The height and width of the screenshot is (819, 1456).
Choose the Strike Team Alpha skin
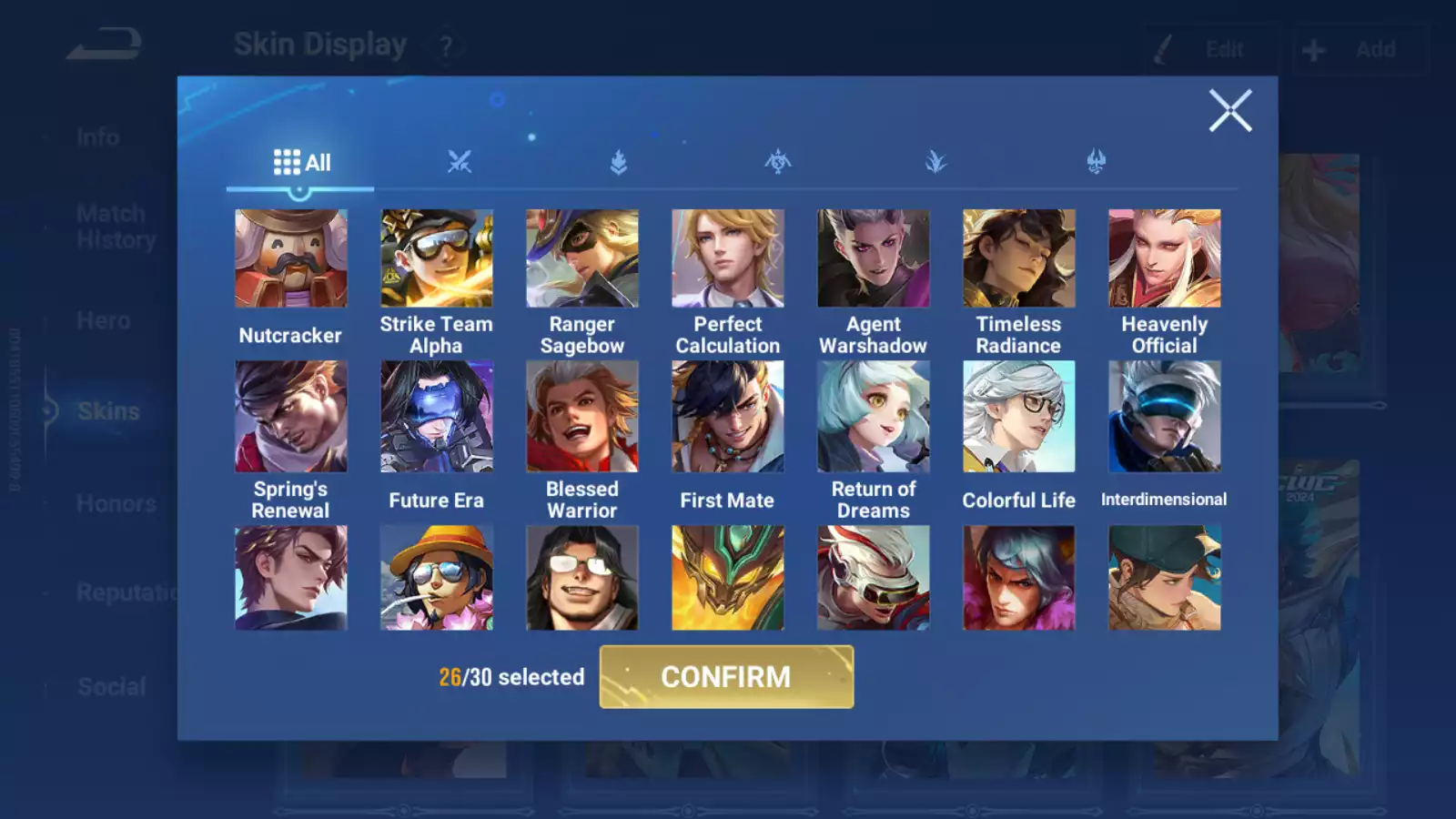coord(437,258)
